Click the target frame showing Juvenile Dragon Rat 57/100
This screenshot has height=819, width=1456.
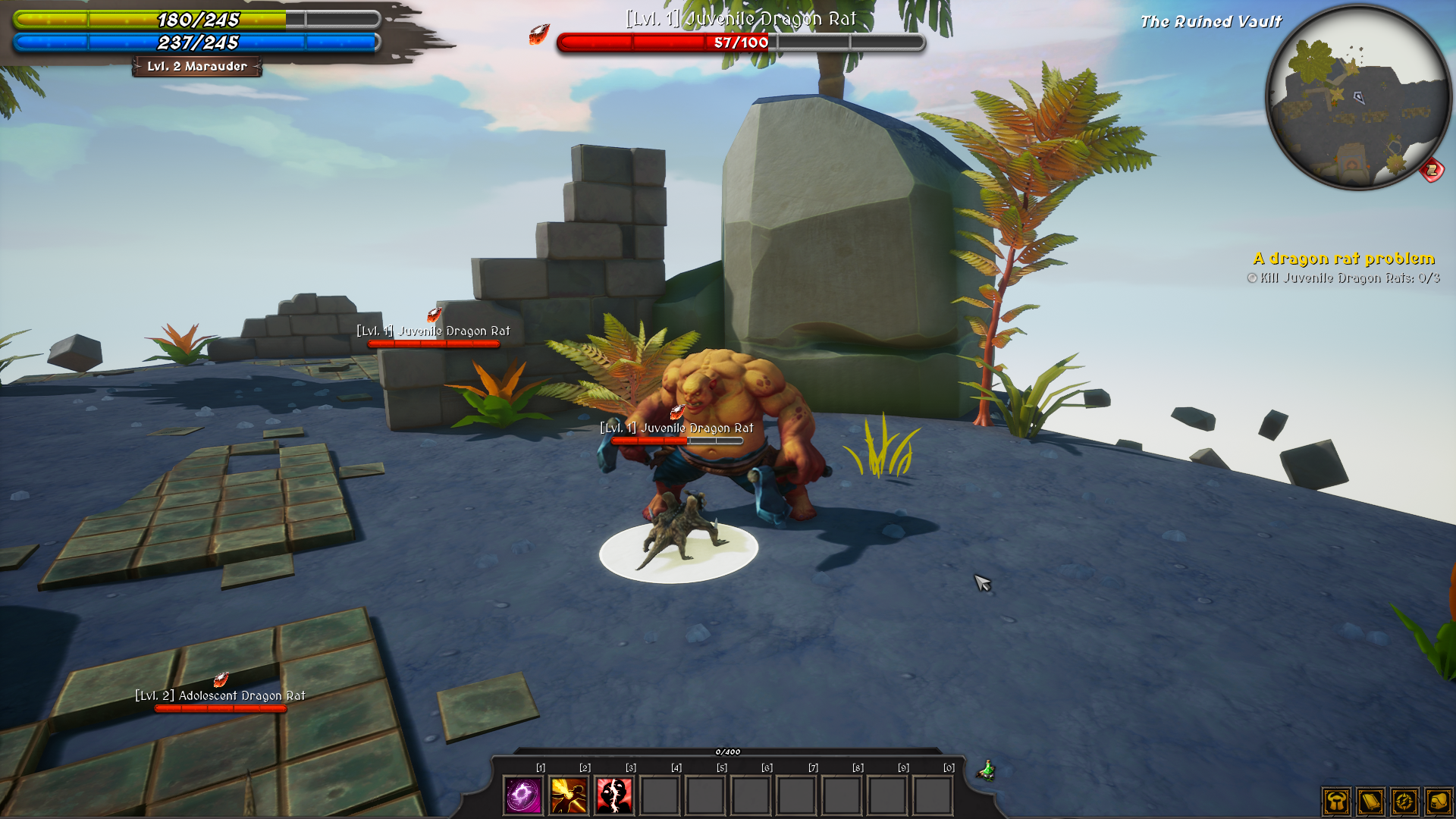741,42
